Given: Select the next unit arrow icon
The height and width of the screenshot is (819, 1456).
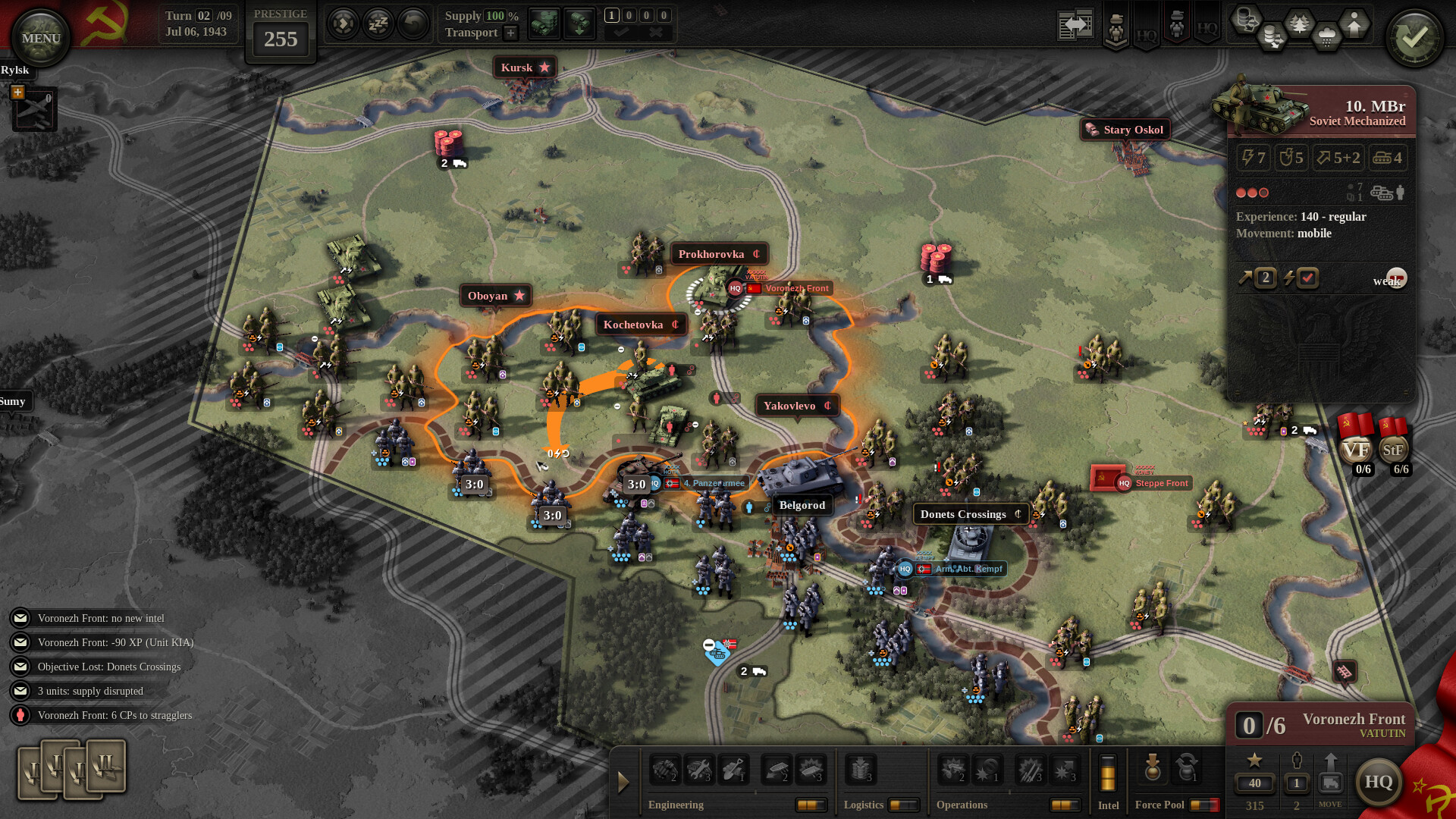Looking at the screenshot, I should pyautogui.click(x=344, y=24).
